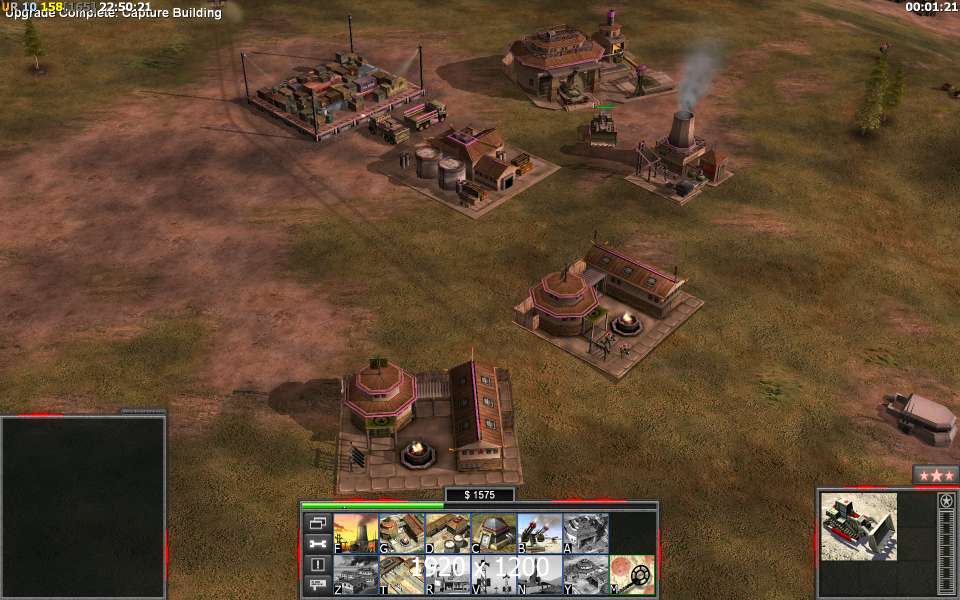Click the exclamation mark side button
The image size is (960, 600).
(x=318, y=564)
